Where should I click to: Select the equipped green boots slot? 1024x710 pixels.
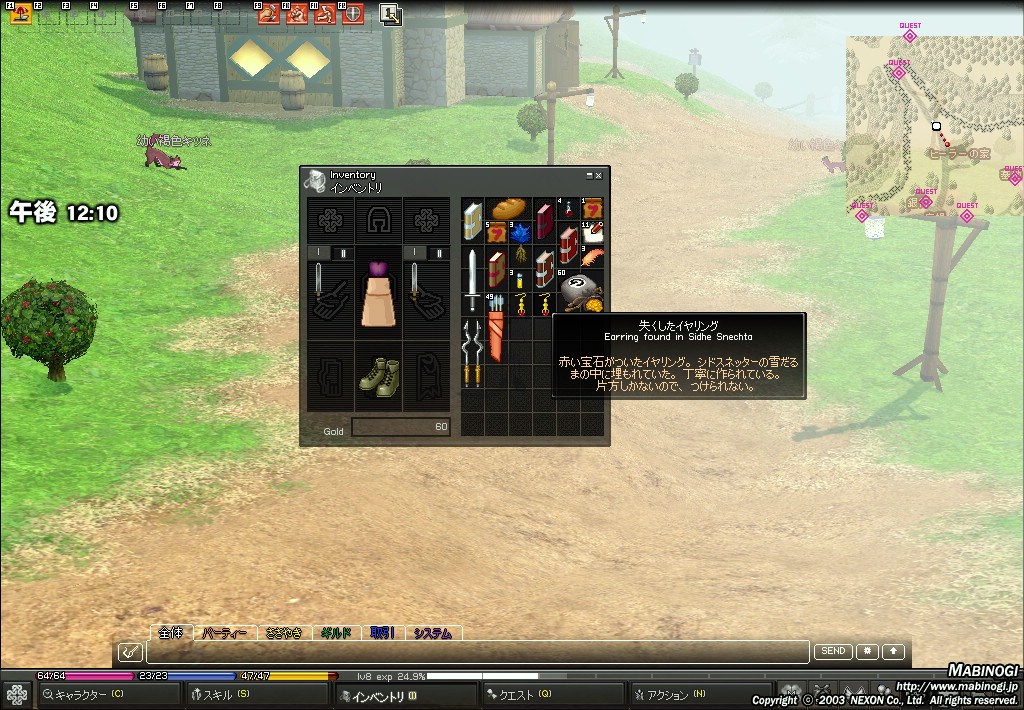pyautogui.click(x=379, y=376)
